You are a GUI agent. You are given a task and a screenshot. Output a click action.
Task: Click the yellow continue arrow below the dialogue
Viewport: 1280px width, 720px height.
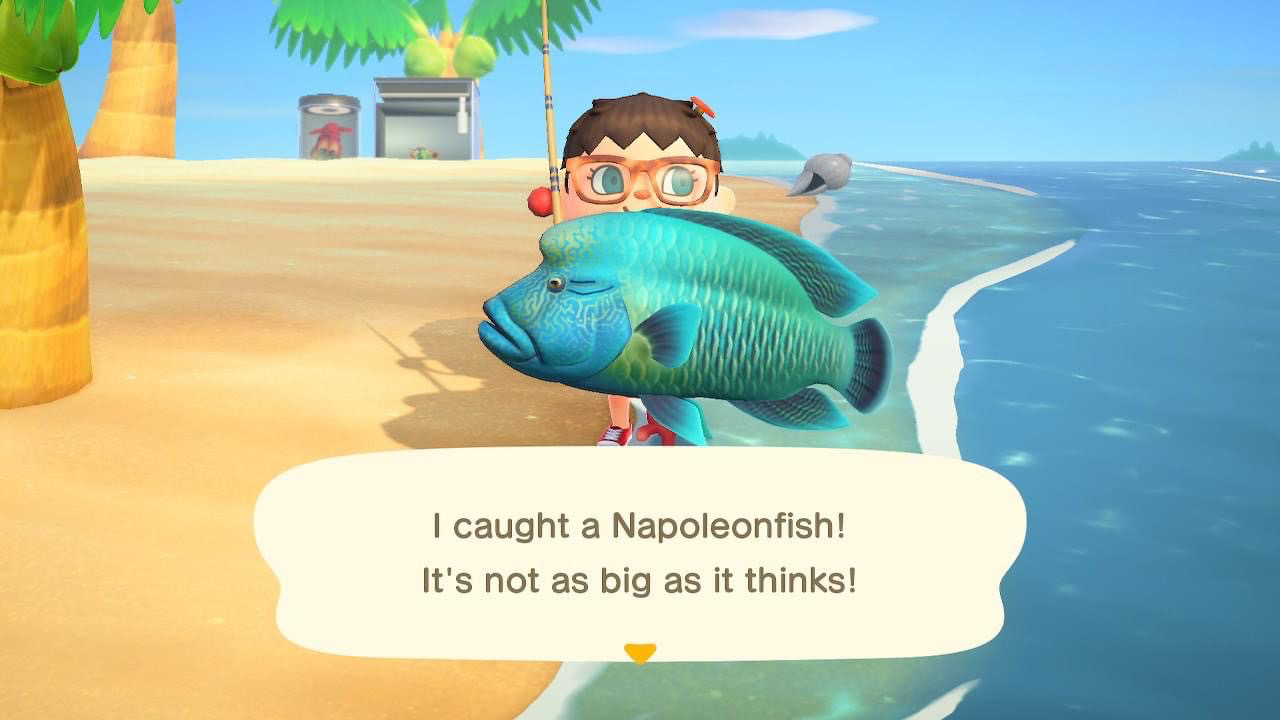[639, 653]
